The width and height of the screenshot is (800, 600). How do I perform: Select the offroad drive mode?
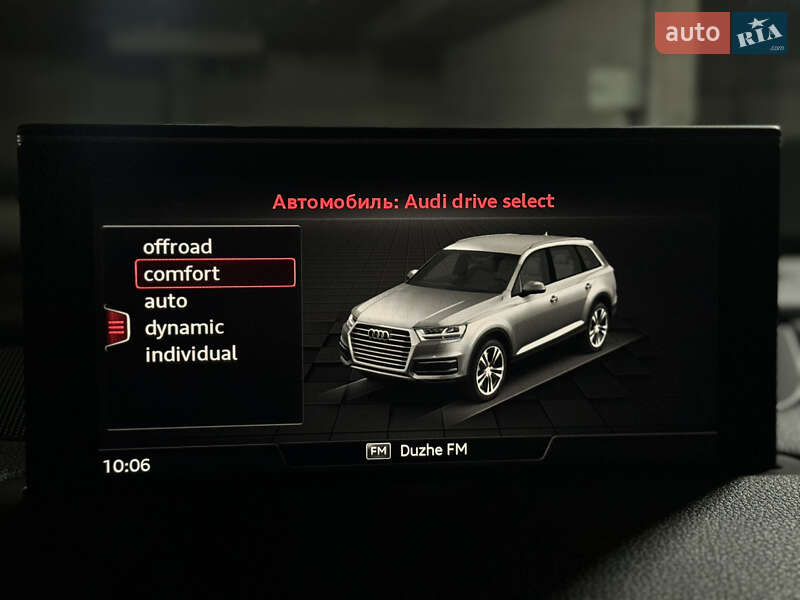[178, 246]
